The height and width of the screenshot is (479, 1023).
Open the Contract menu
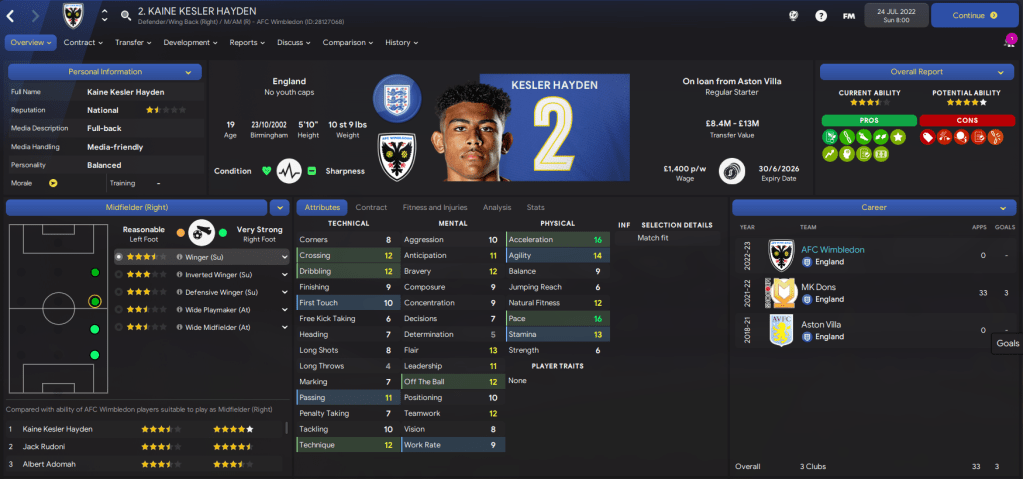[x=83, y=43]
